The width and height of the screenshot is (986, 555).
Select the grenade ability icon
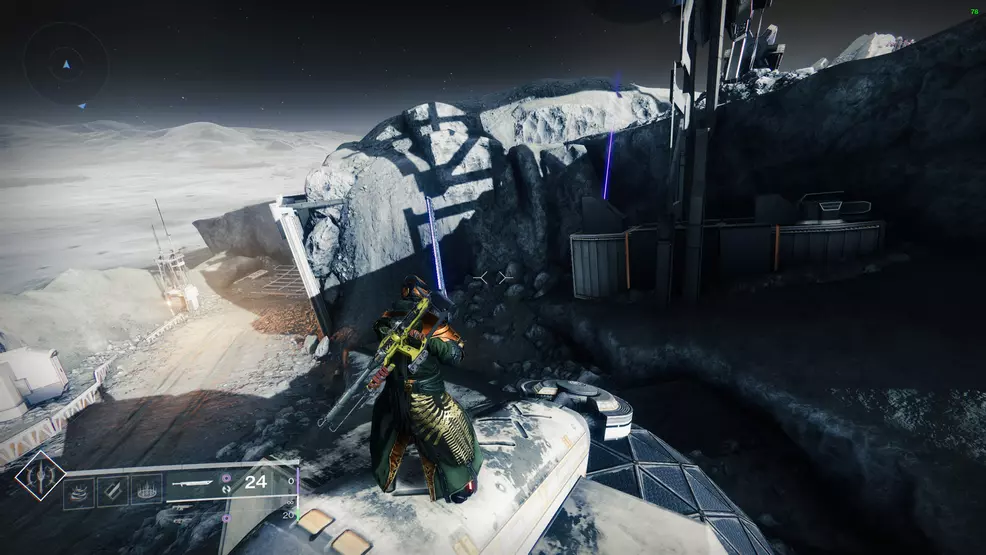tap(79, 492)
